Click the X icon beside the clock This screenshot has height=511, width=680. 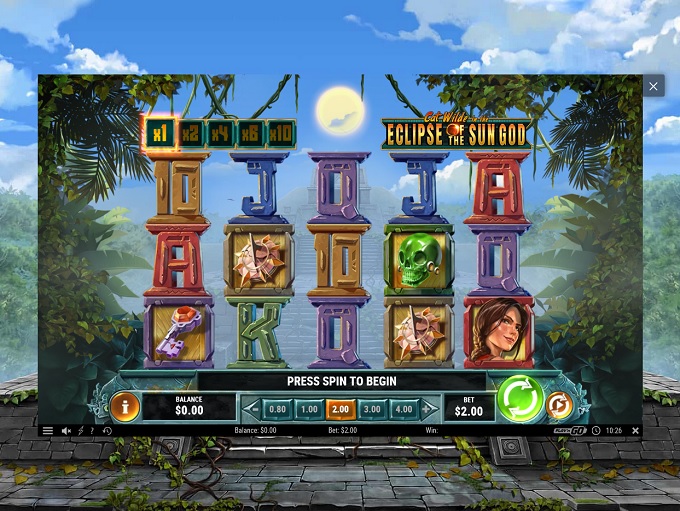pyautogui.click(x=634, y=431)
